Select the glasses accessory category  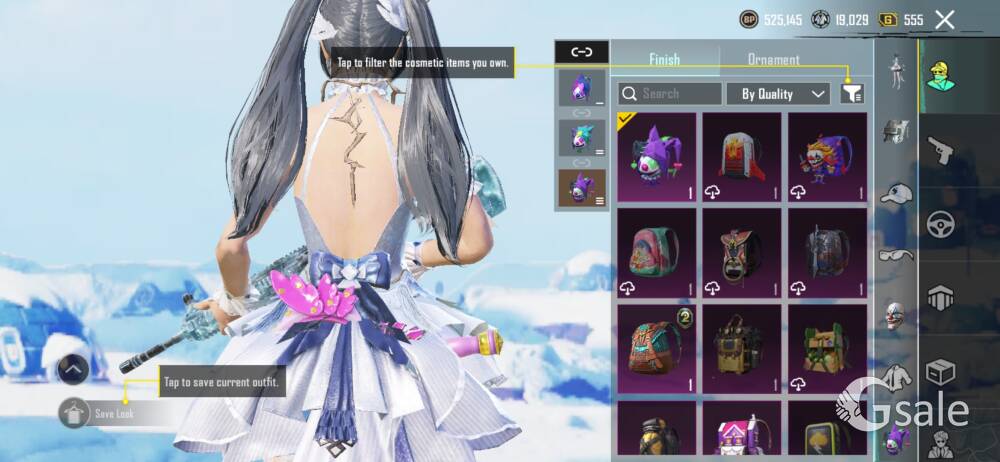pos(897,255)
